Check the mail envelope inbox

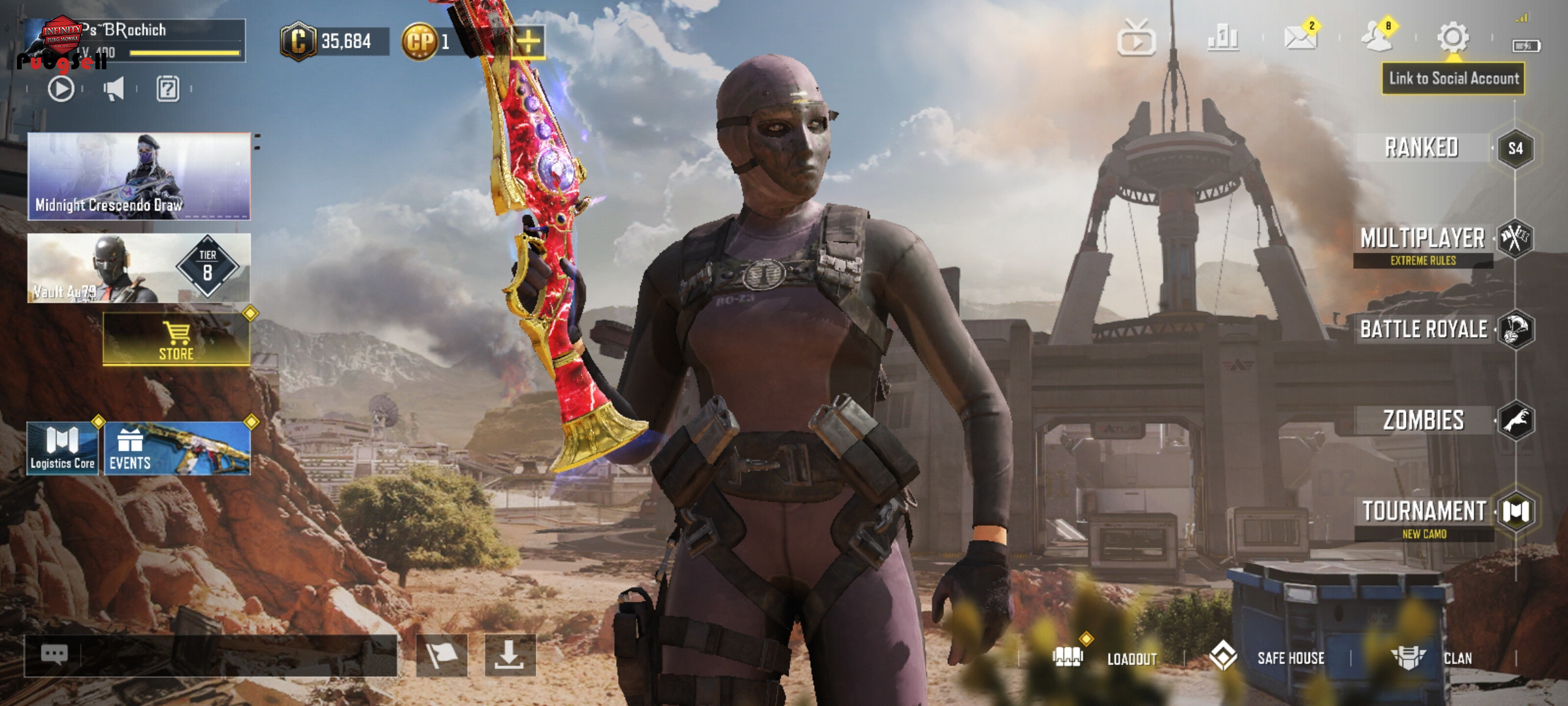(x=1300, y=37)
